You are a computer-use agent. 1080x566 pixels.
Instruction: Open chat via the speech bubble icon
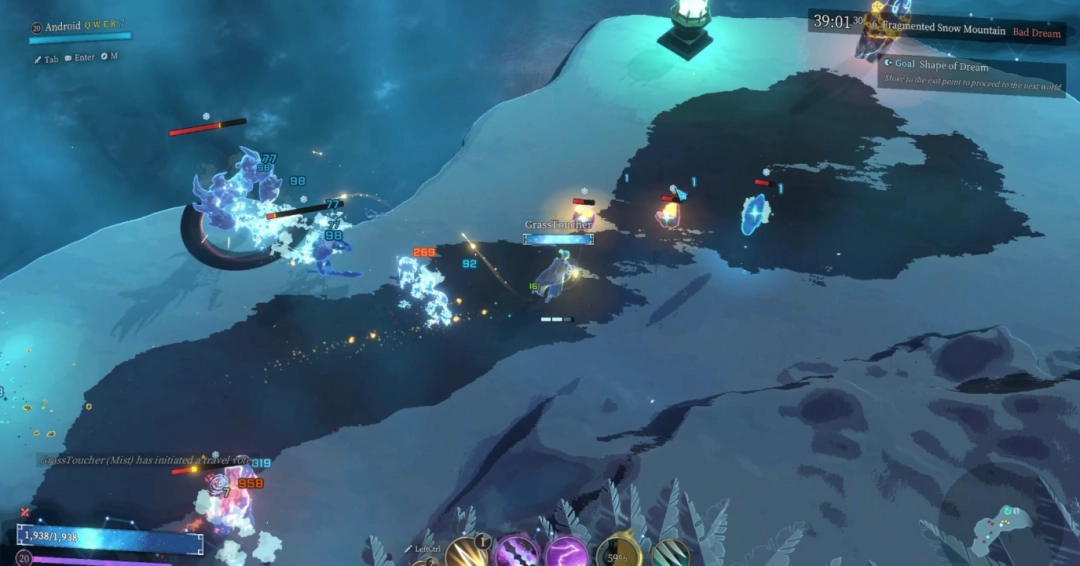tap(68, 58)
